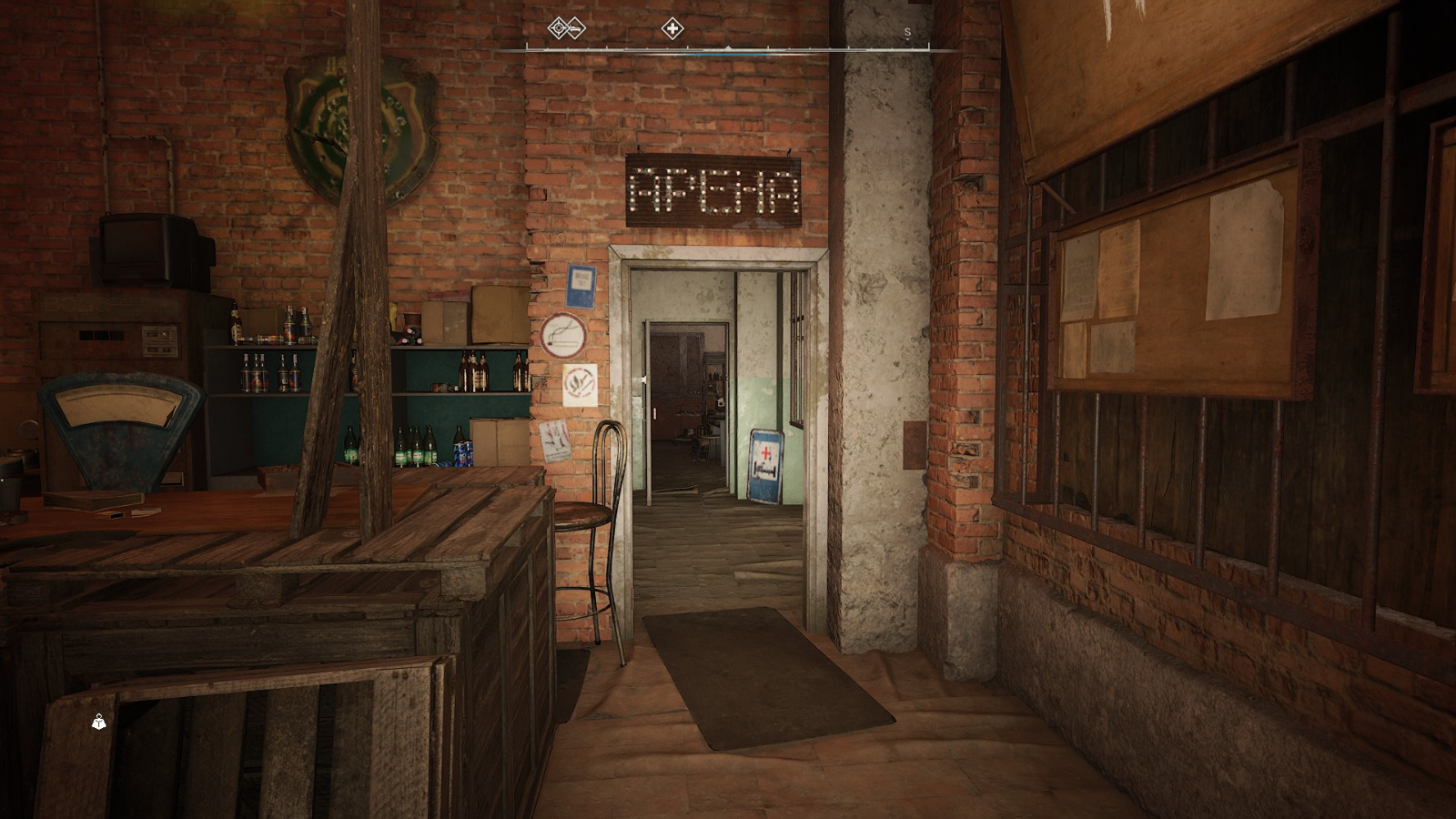Select the no-open-flame warning sign
1456x819 pixels.
pos(580,384)
